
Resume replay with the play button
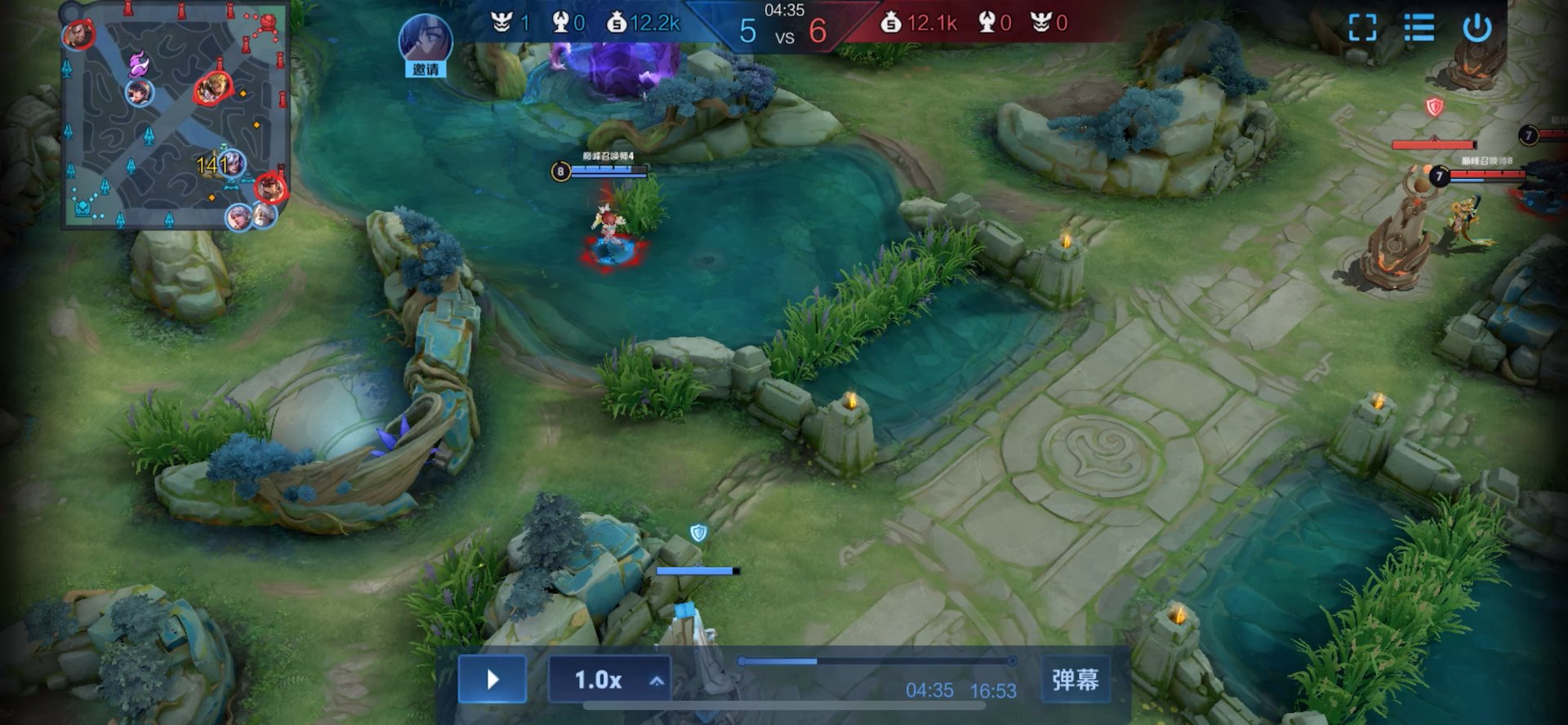coord(492,679)
